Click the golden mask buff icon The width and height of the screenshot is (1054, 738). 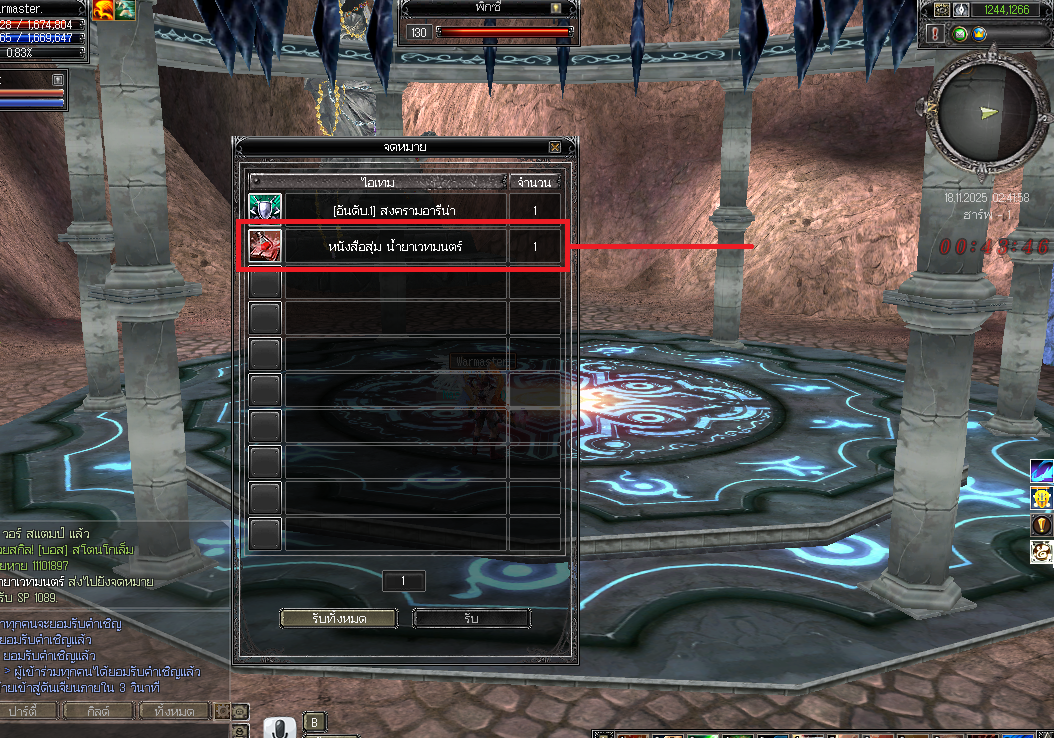click(x=1042, y=498)
